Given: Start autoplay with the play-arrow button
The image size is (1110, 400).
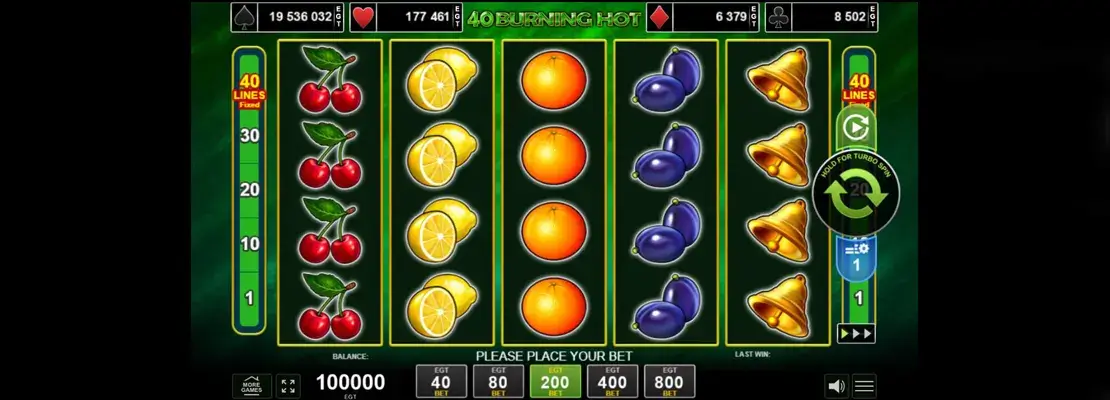Looking at the screenshot, I should [855, 128].
